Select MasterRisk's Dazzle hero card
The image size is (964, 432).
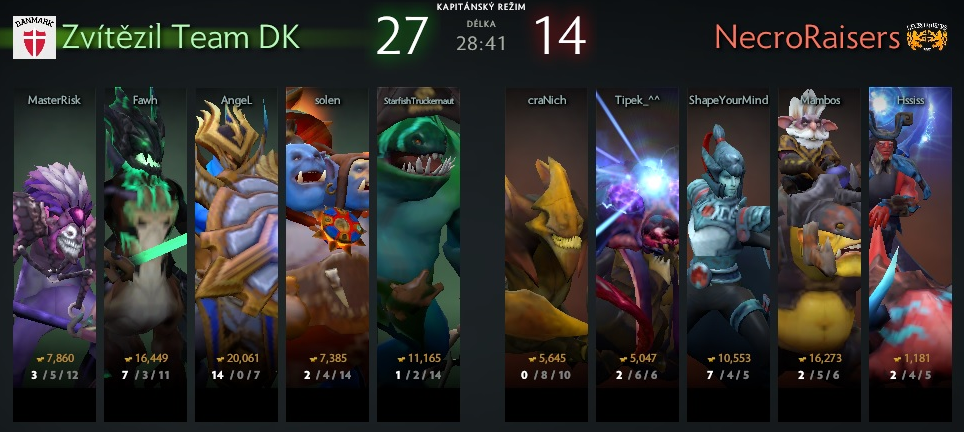pos(54,240)
